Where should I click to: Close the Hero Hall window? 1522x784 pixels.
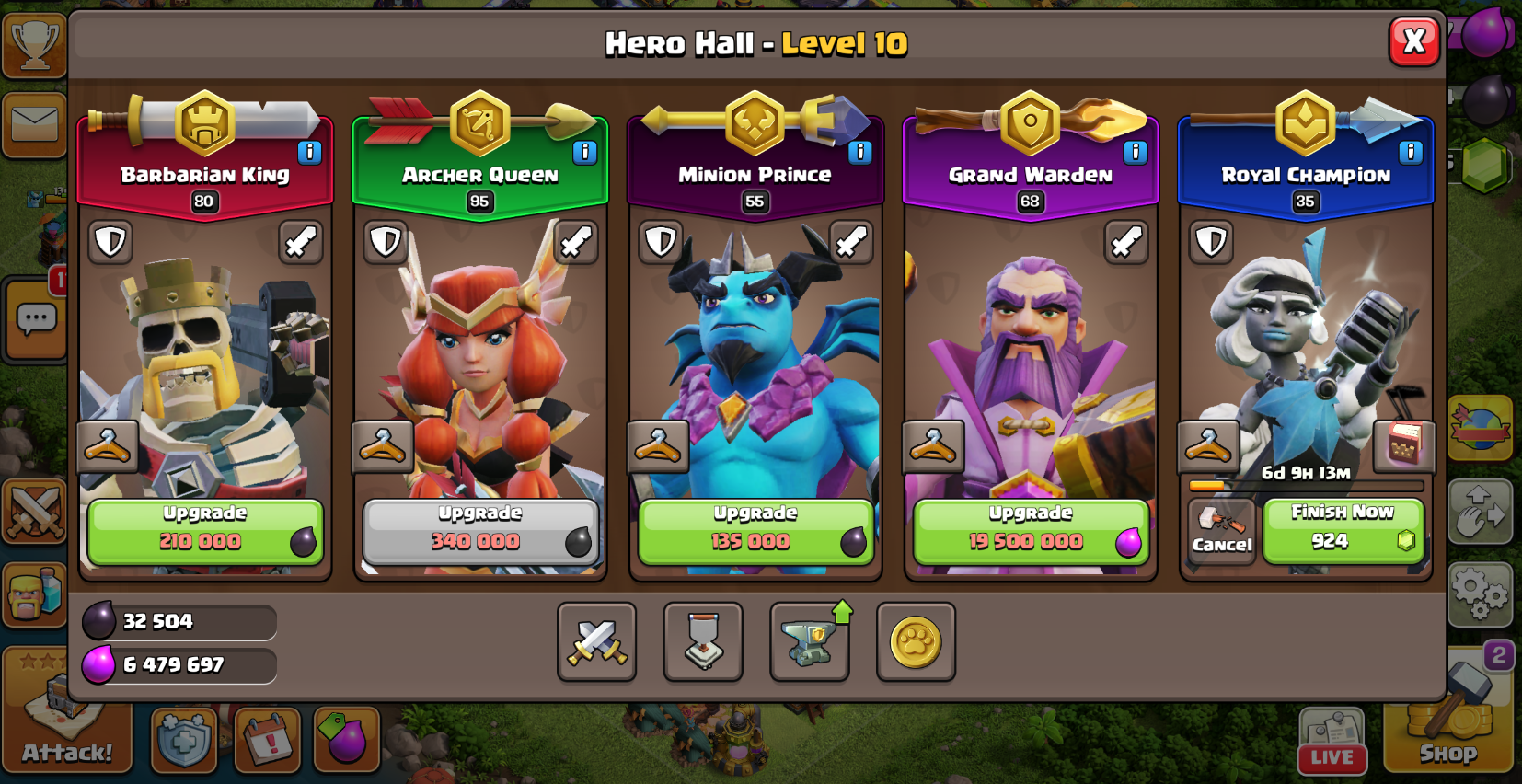tap(1413, 41)
